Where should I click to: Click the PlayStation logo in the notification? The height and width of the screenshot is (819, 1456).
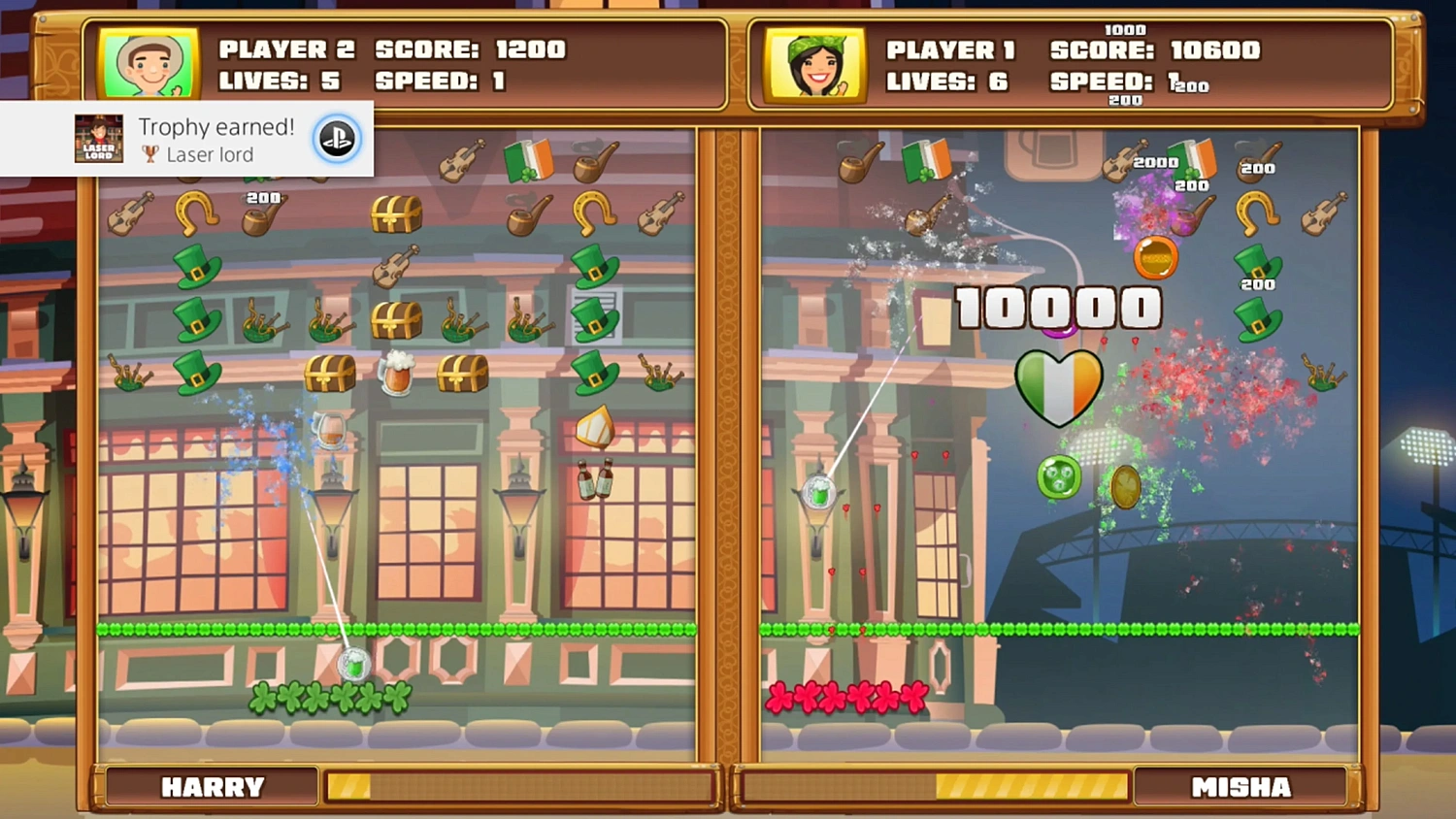pyautogui.click(x=335, y=139)
